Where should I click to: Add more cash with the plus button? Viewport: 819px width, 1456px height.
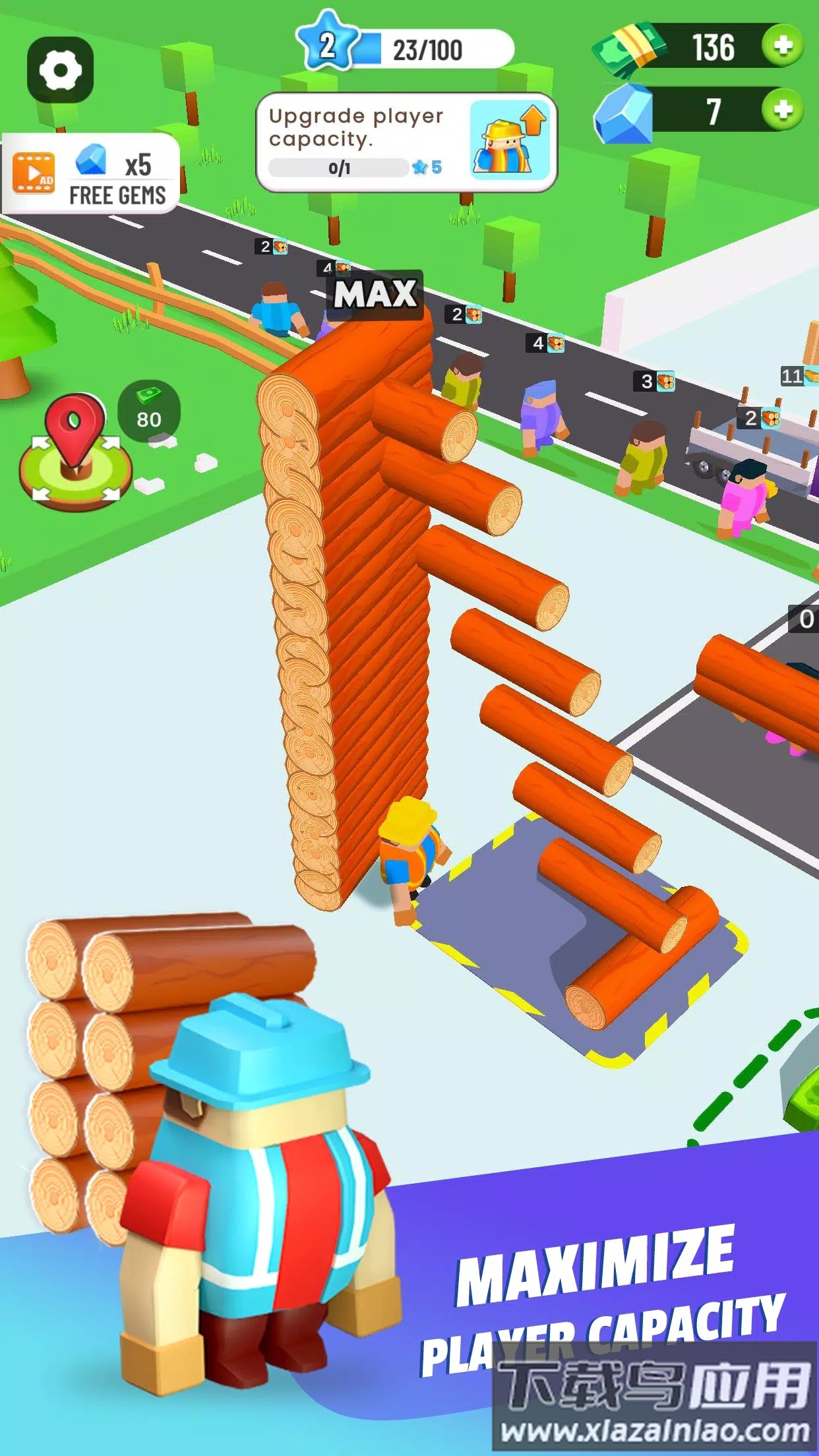tap(783, 45)
